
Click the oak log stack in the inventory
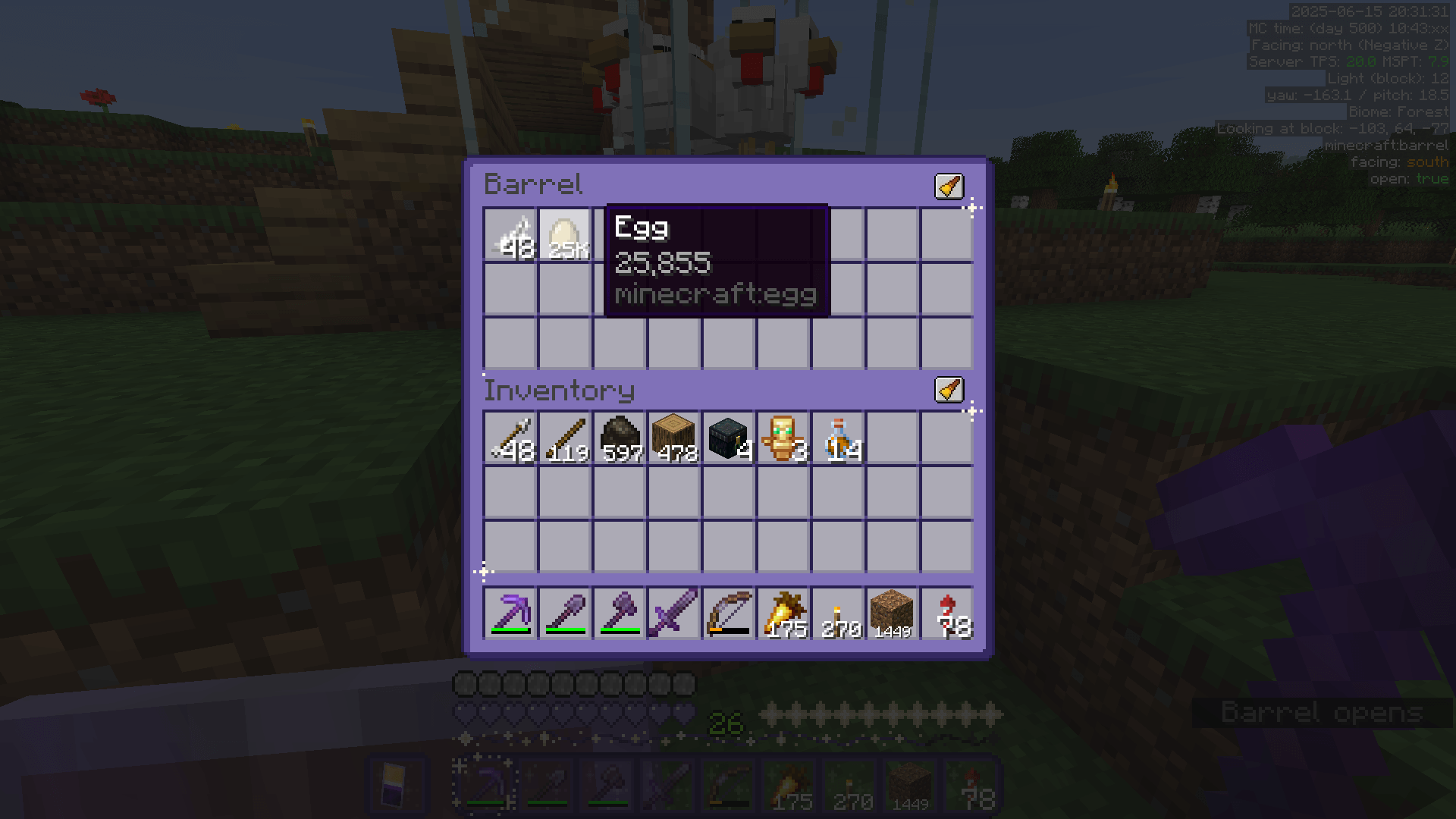[x=674, y=436]
